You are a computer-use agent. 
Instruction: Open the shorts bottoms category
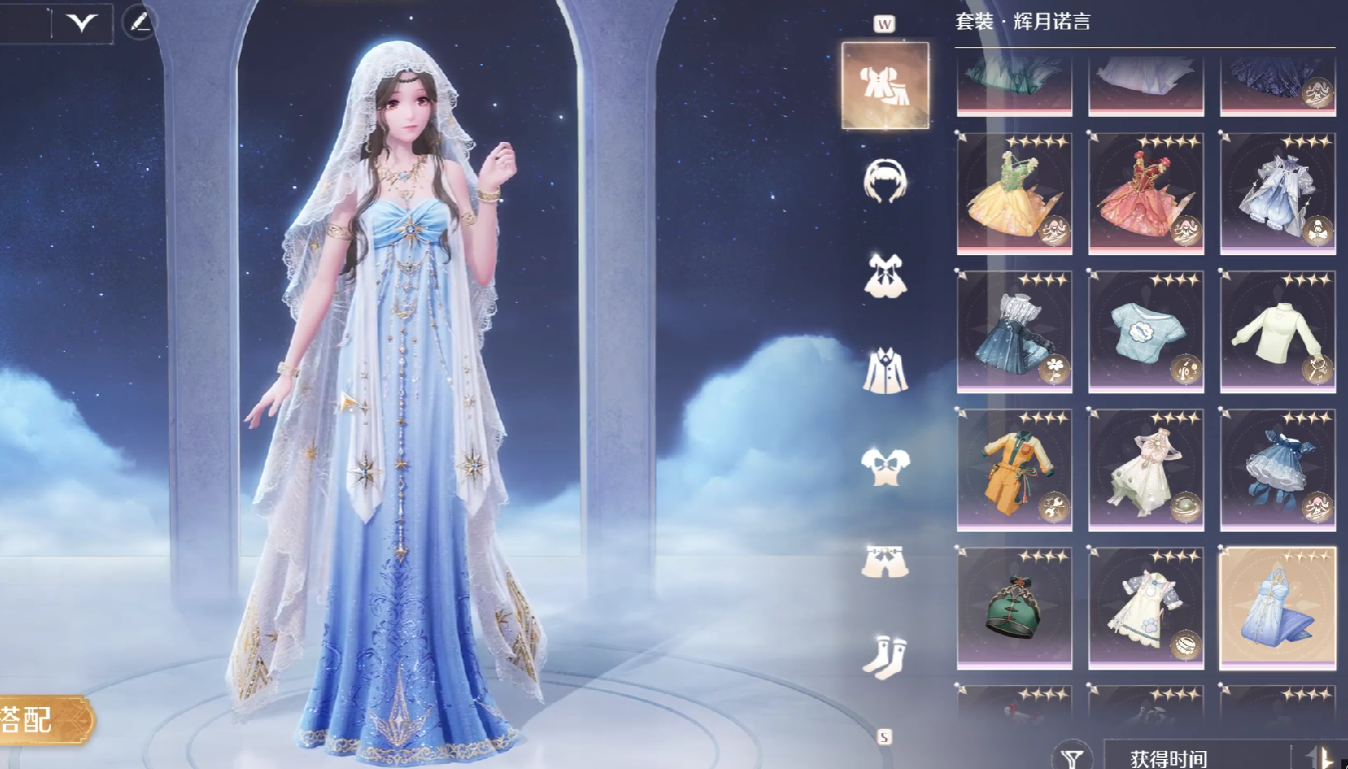point(885,562)
